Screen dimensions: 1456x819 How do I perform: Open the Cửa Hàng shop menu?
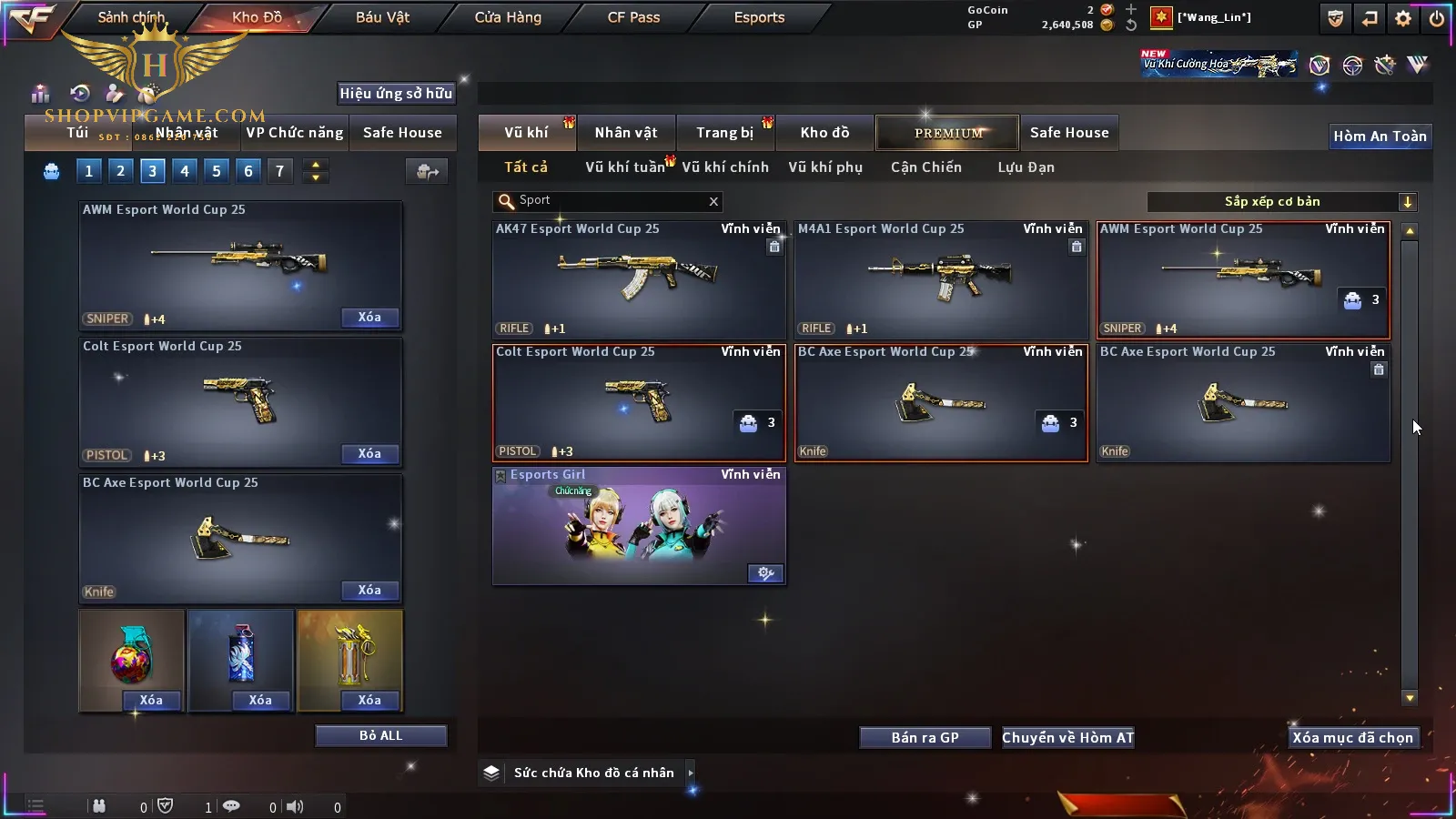pyautogui.click(x=508, y=17)
